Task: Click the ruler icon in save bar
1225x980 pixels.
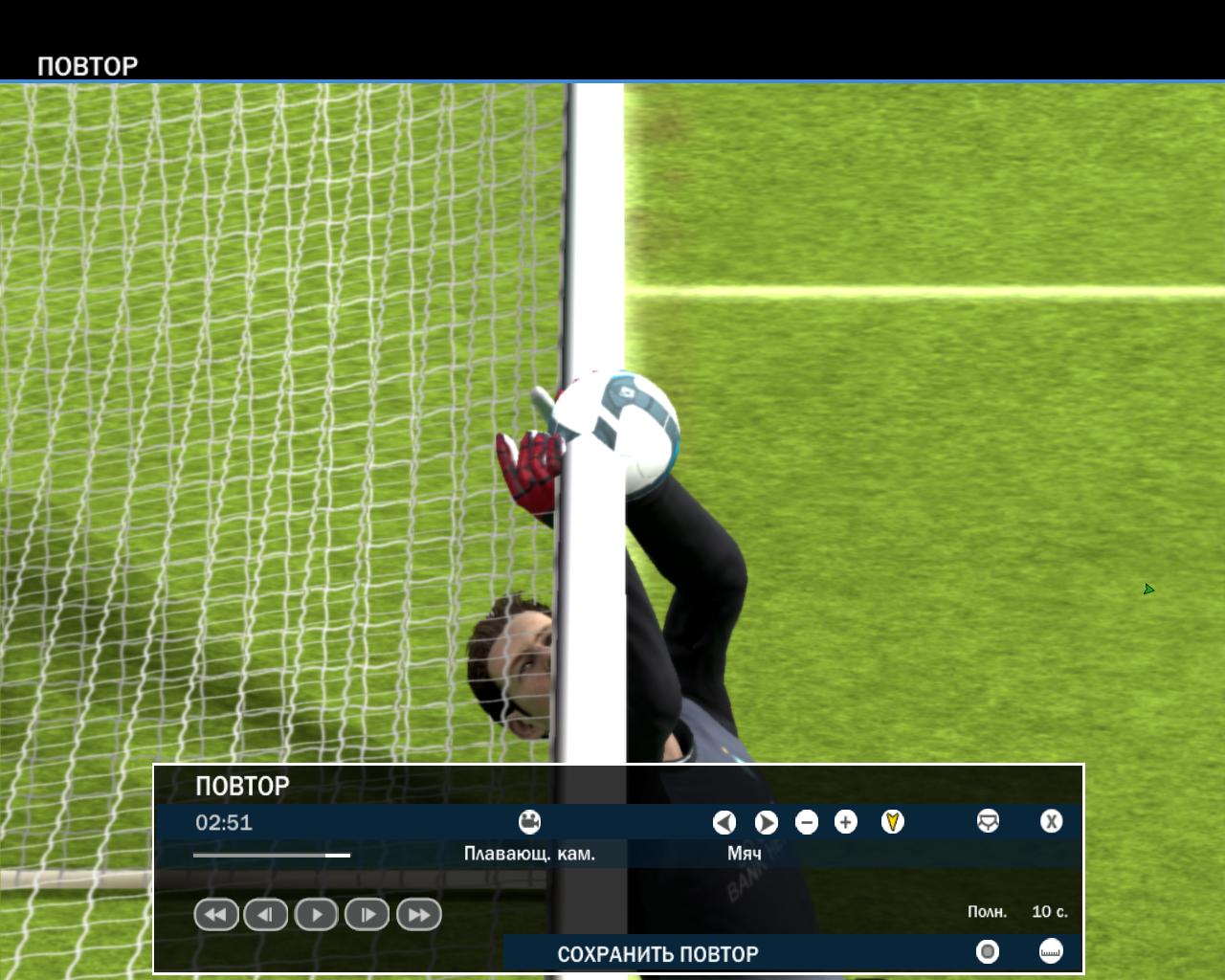Action: click(x=1051, y=951)
